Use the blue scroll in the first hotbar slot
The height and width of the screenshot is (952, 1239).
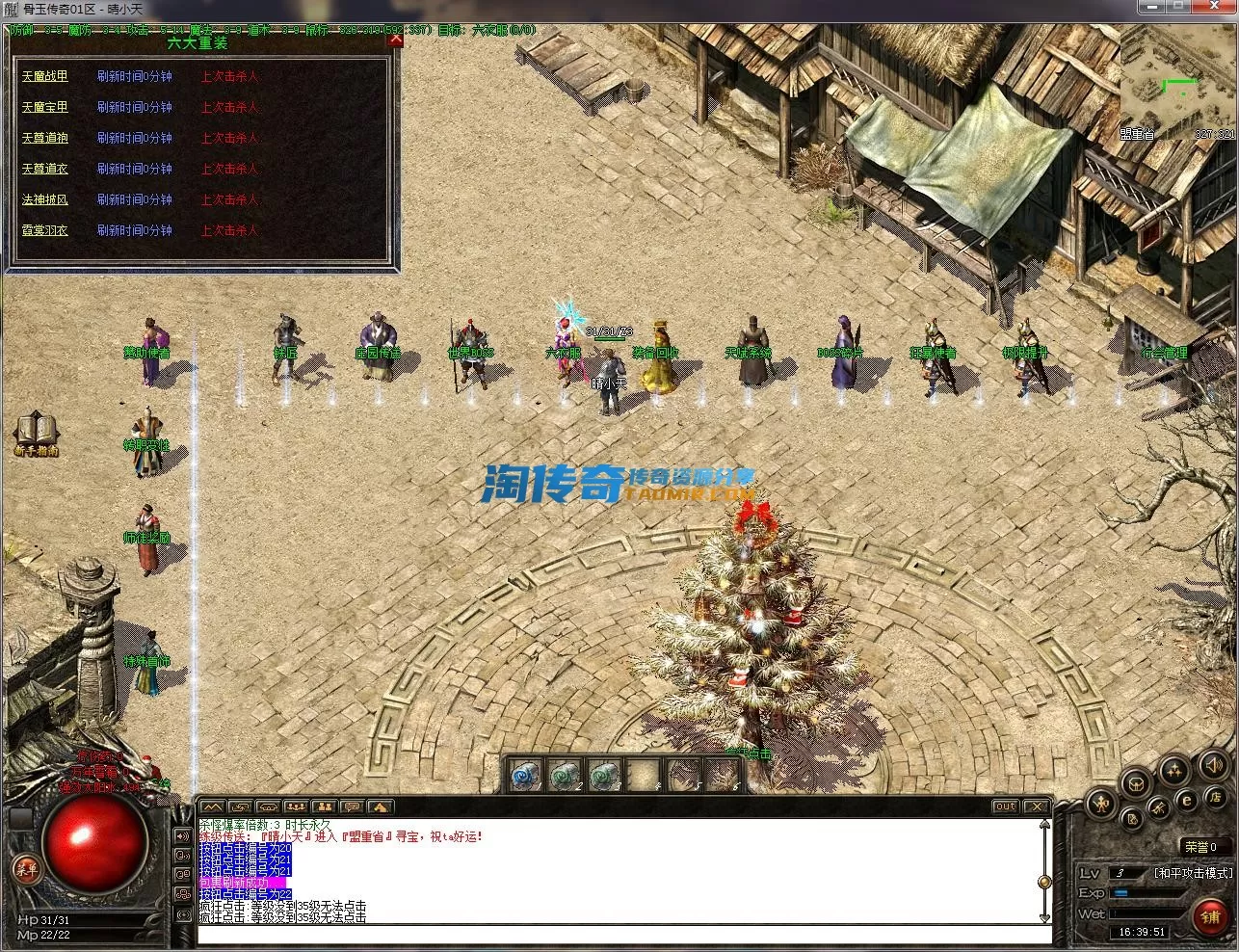click(x=524, y=774)
